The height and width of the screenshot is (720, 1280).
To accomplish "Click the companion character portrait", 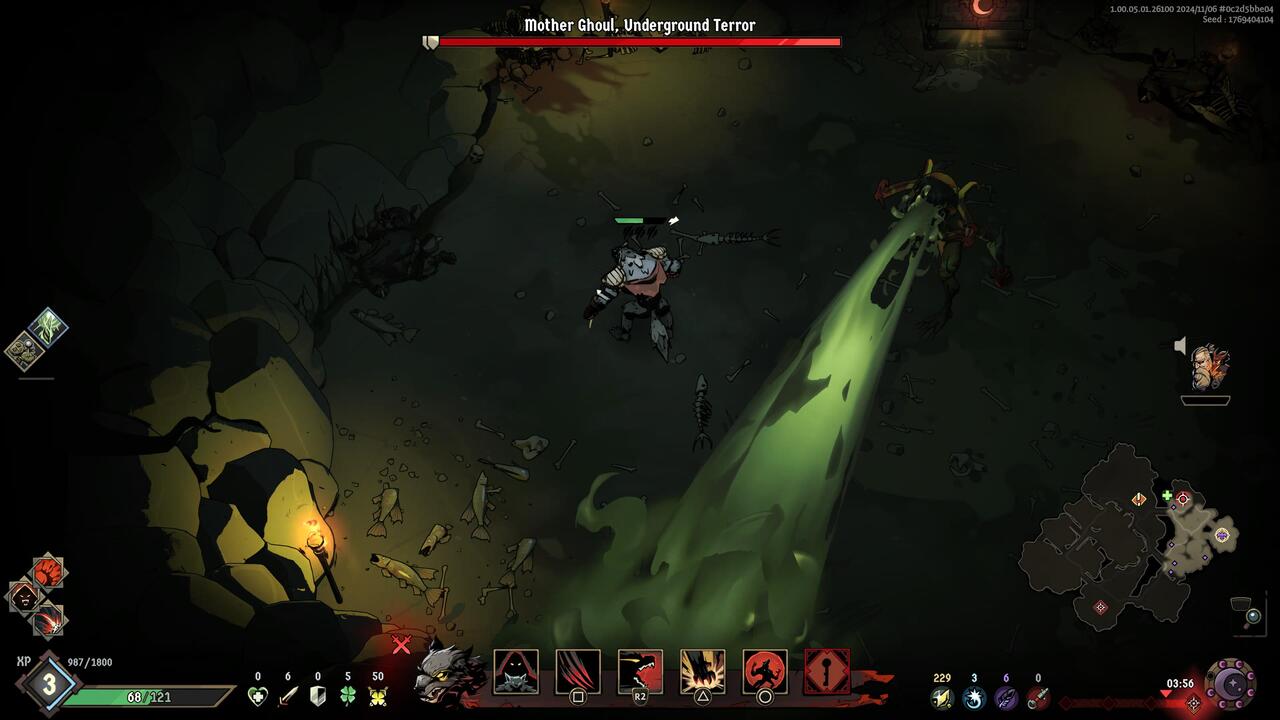I will [x=1208, y=368].
